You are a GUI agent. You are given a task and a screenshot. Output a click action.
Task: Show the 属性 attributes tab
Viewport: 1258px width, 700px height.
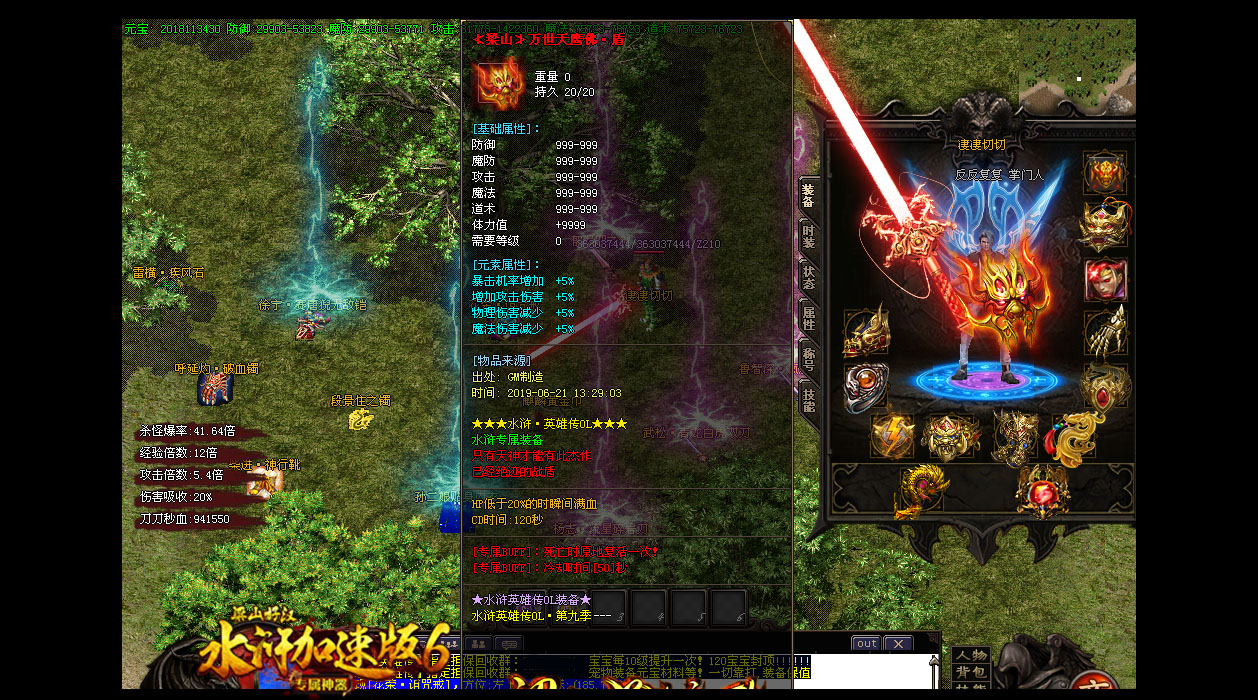[x=807, y=319]
